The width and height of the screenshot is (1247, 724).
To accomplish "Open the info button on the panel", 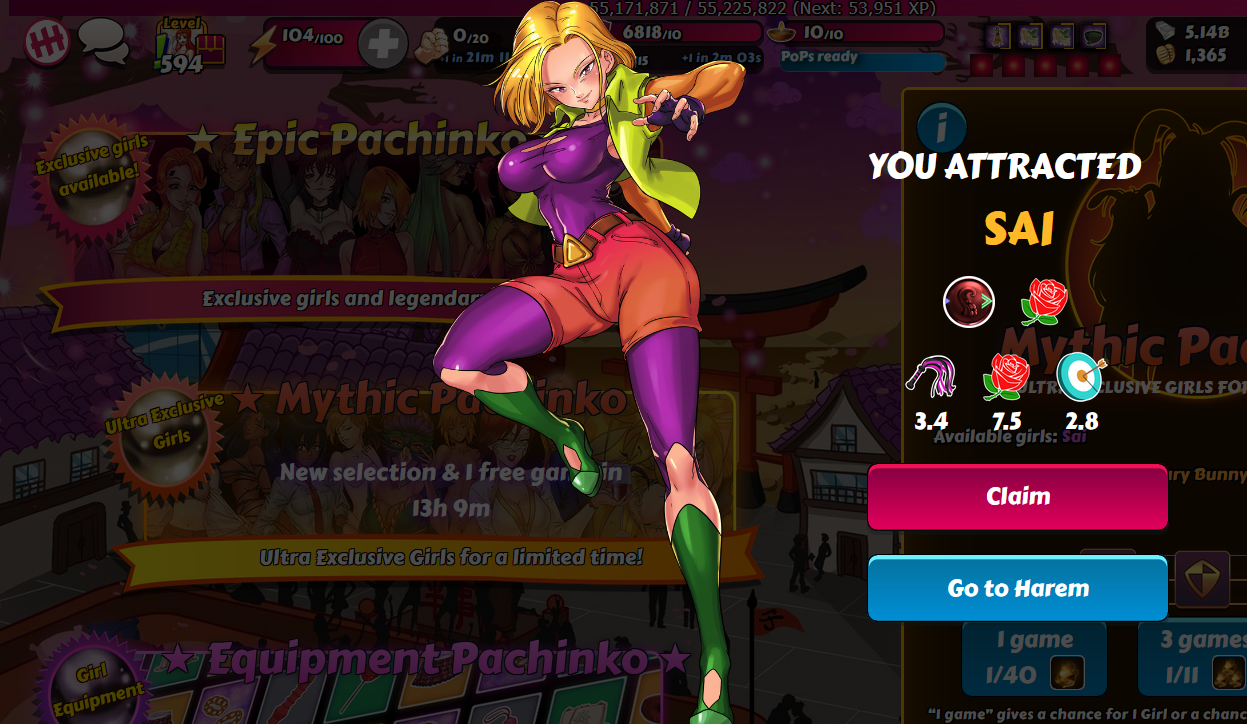I will coord(941,127).
